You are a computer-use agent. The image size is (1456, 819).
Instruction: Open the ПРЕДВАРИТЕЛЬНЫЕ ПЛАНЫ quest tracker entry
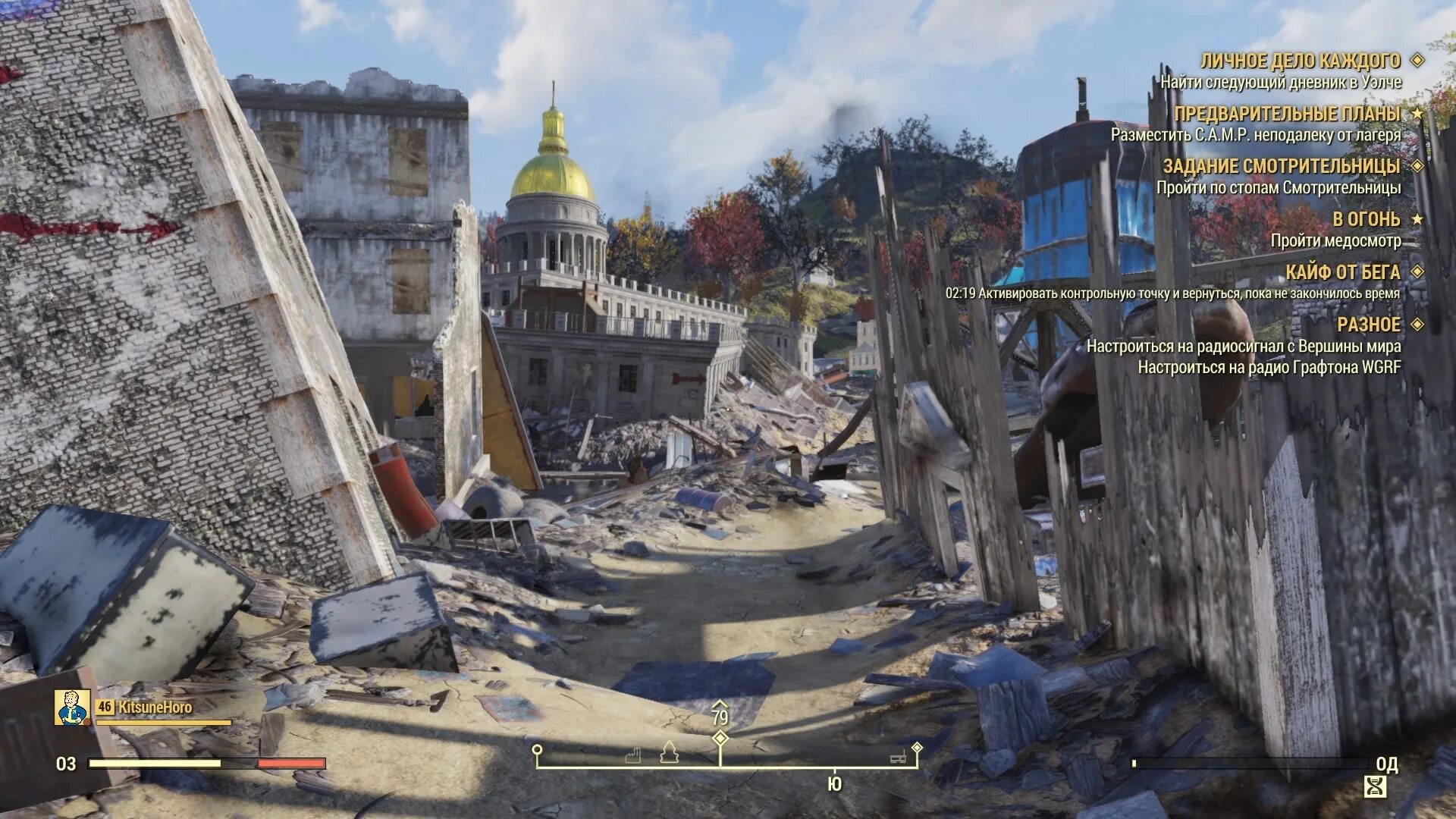click(1287, 114)
